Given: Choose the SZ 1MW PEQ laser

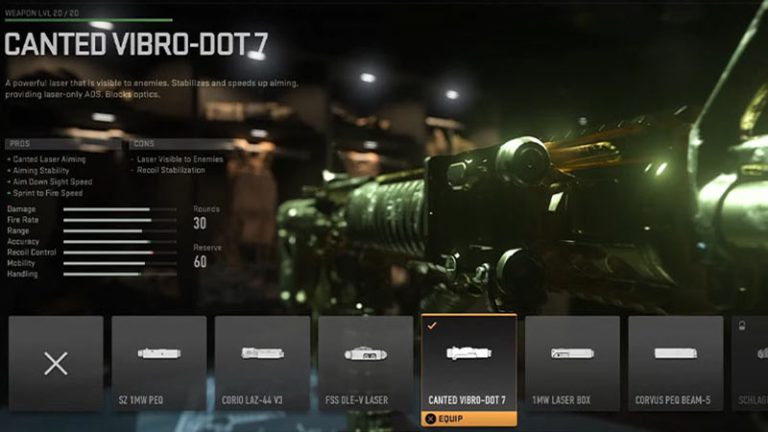Looking at the screenshot, I should pyautogui.click(x=159, y=363).
